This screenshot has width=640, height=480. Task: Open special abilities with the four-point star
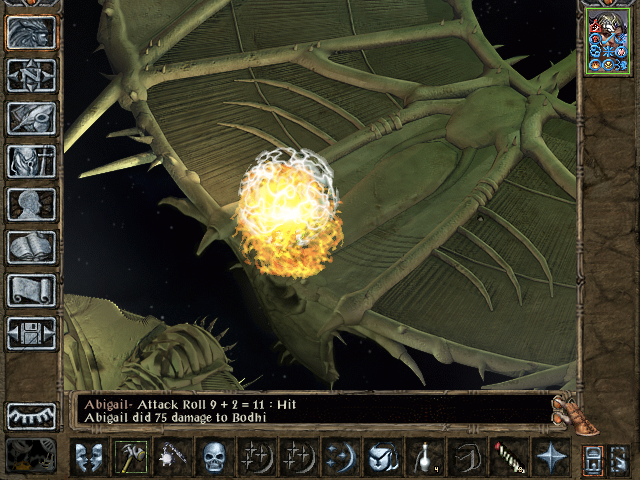click(549, 457)
